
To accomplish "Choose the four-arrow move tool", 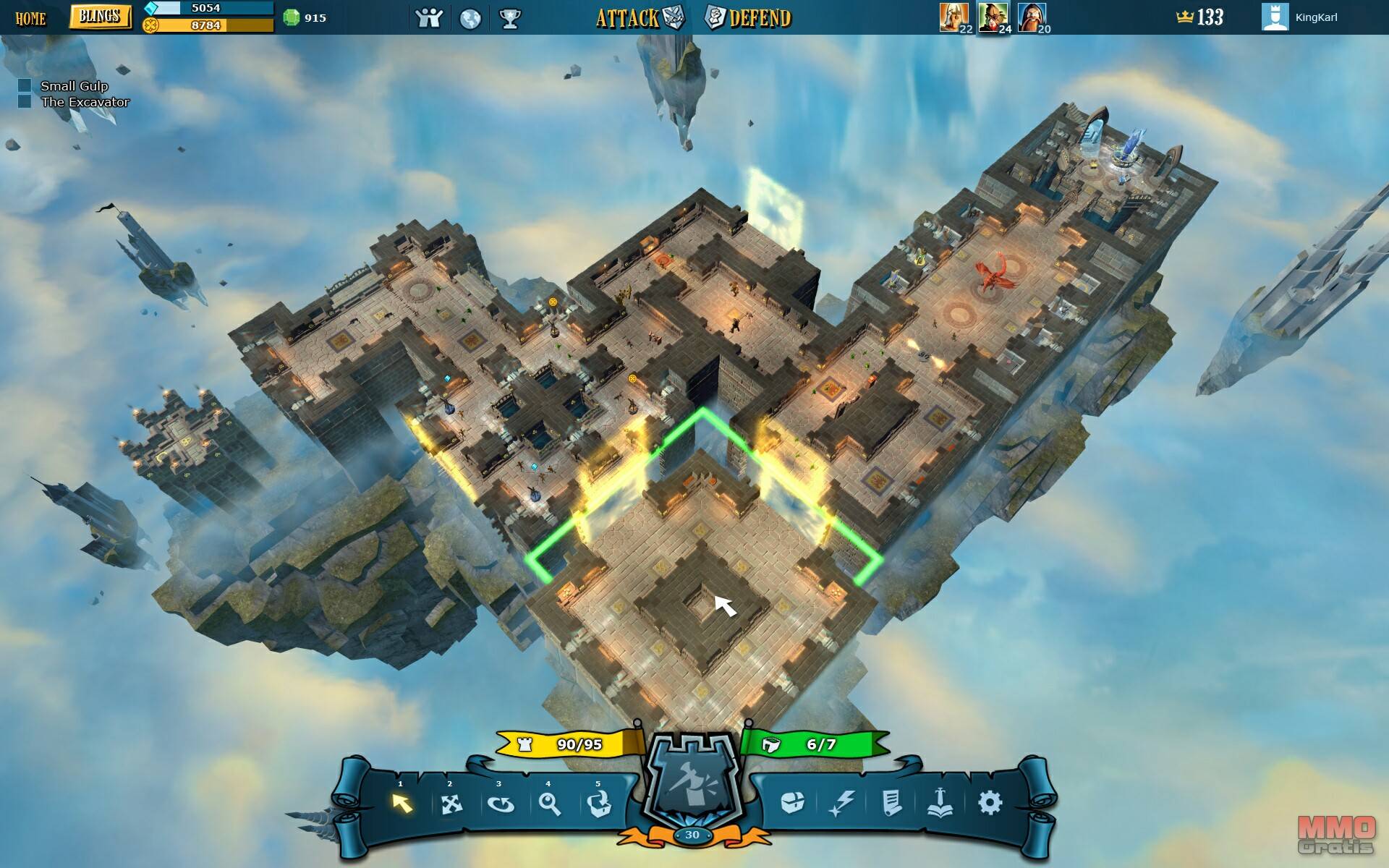I will point(451,804).
